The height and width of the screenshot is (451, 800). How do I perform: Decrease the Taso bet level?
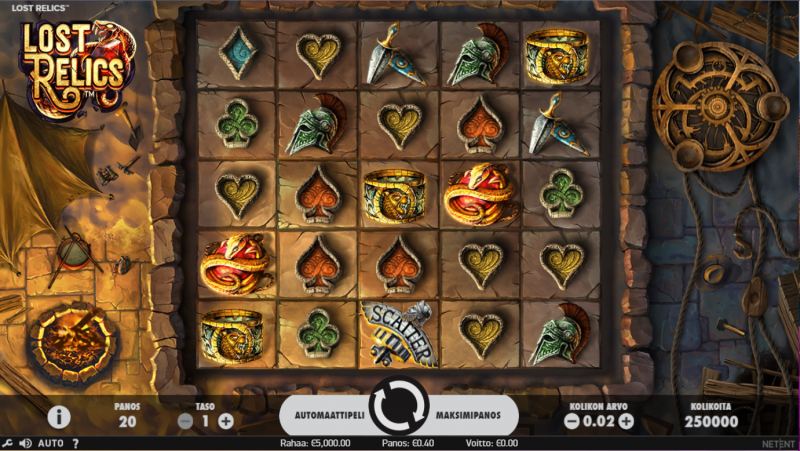[x=185, y=421]
